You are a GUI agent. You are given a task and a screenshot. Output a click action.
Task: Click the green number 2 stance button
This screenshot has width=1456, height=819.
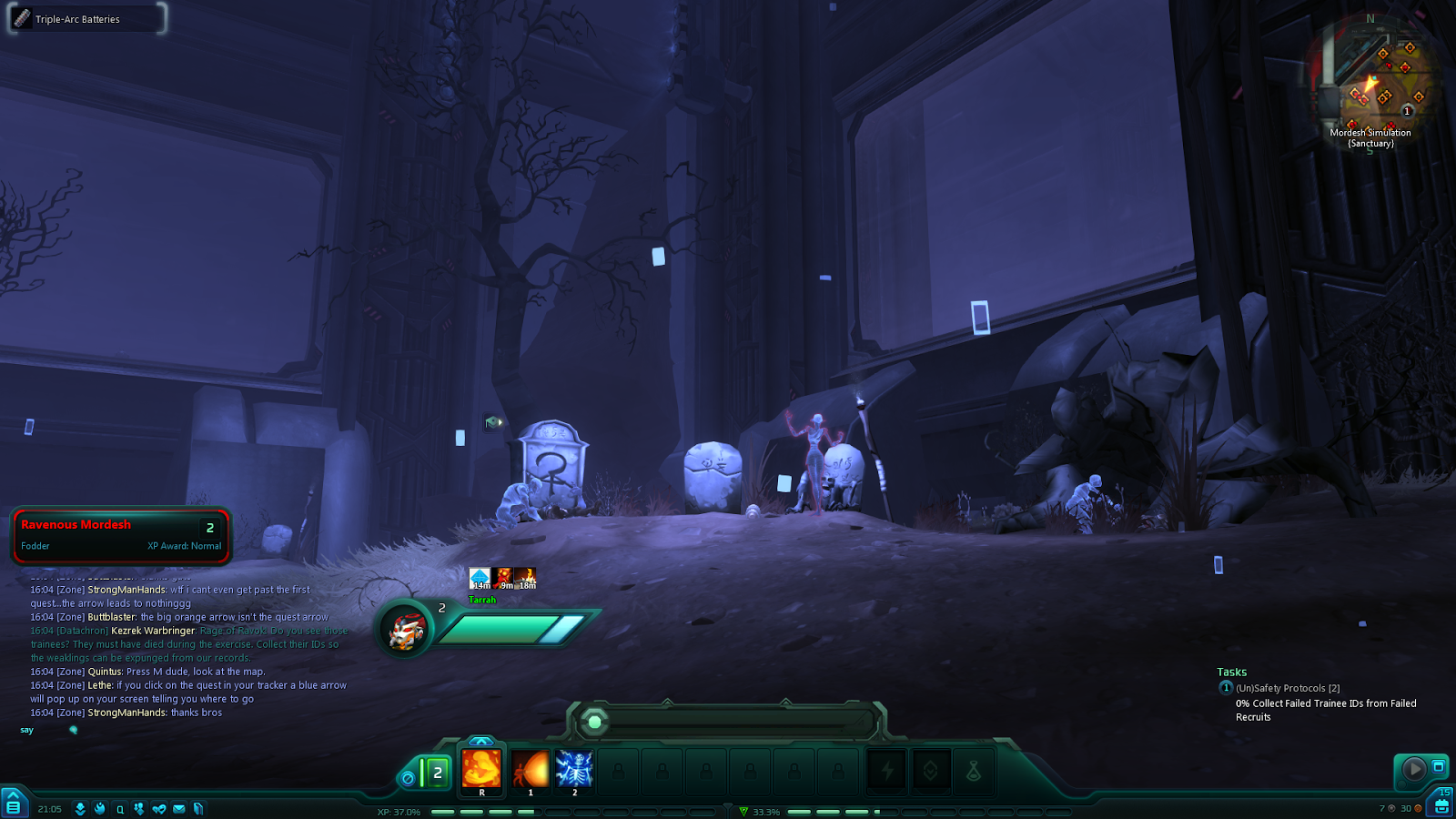[x=436, y=773]
